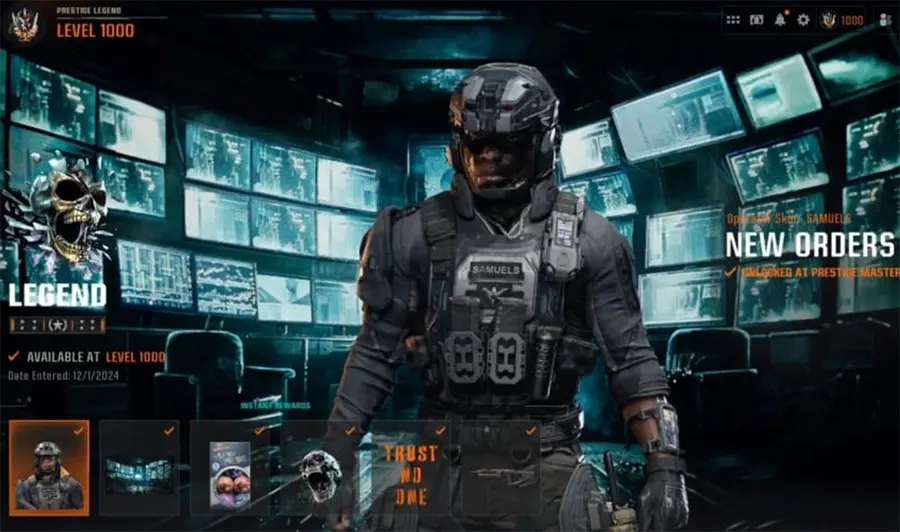The image size is (900, 532).
Task: Select the monitor room background reward tile
Action: click(x=139, y=467)
